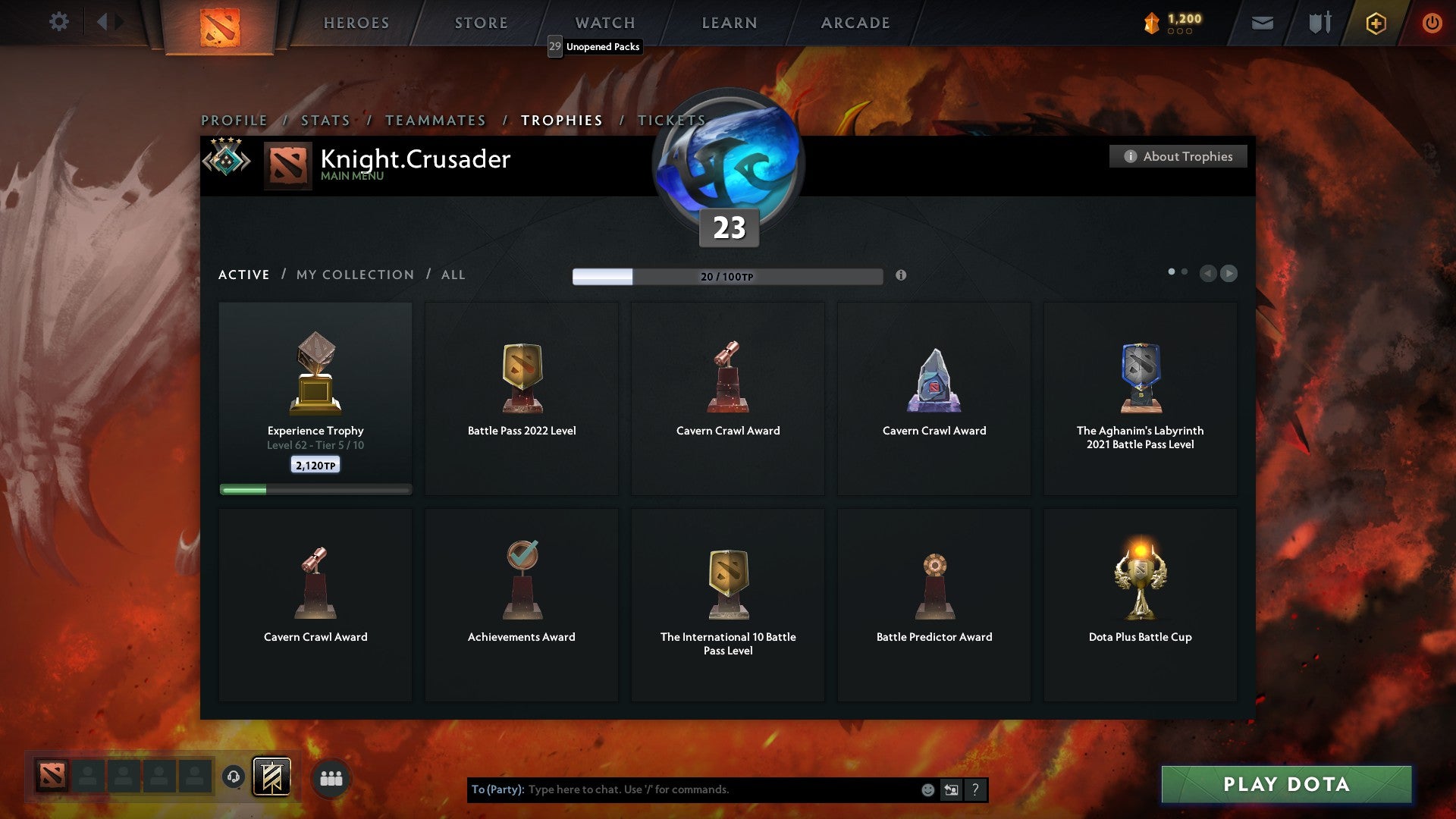Switch to the ALL trophies tab

[x=452, y=275]
